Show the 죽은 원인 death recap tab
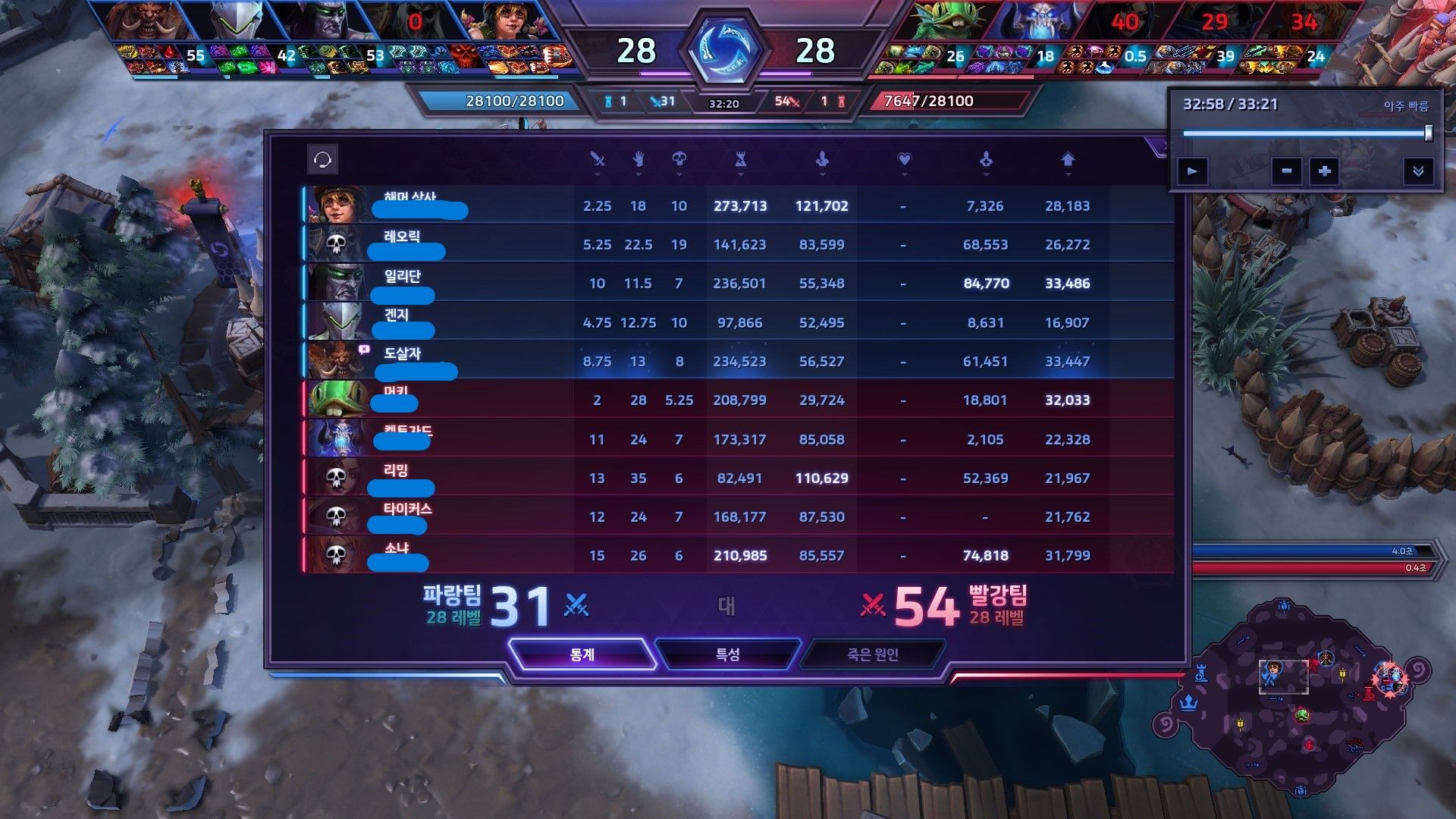The width and height of the screenshot is (1456, 819). (872, 654)
